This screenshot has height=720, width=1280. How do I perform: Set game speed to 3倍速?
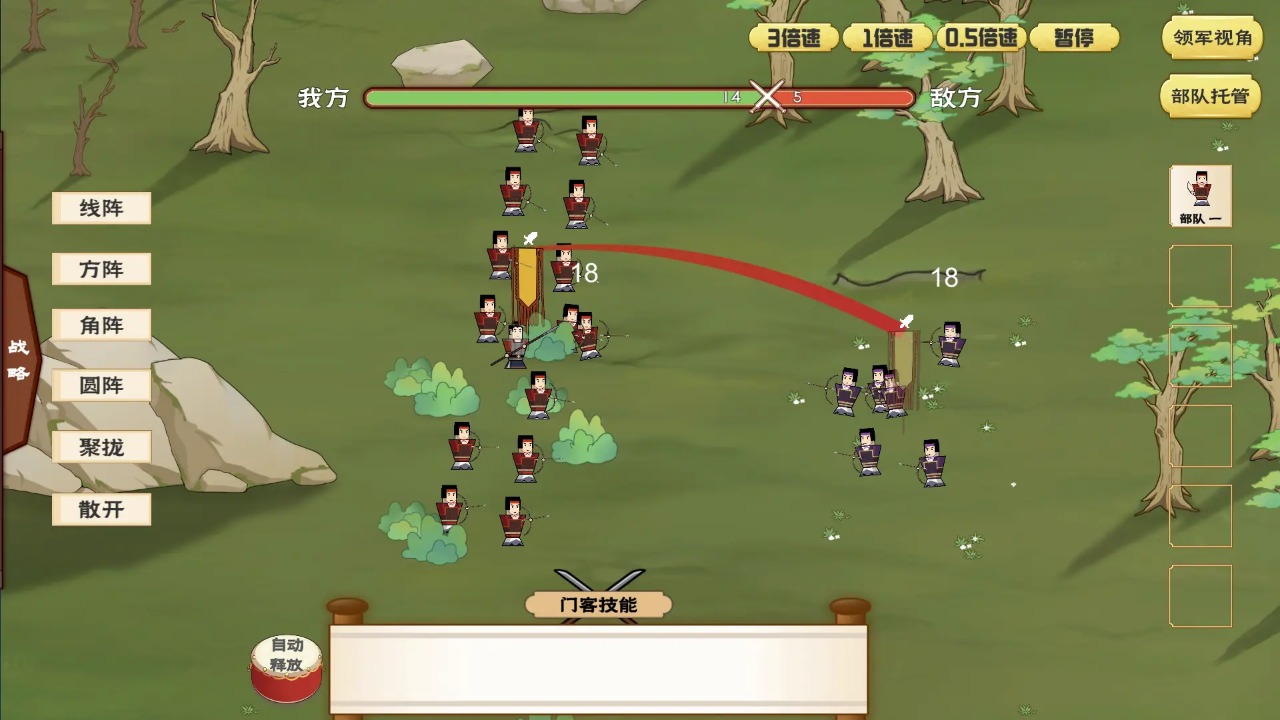[x=794, y=38]
